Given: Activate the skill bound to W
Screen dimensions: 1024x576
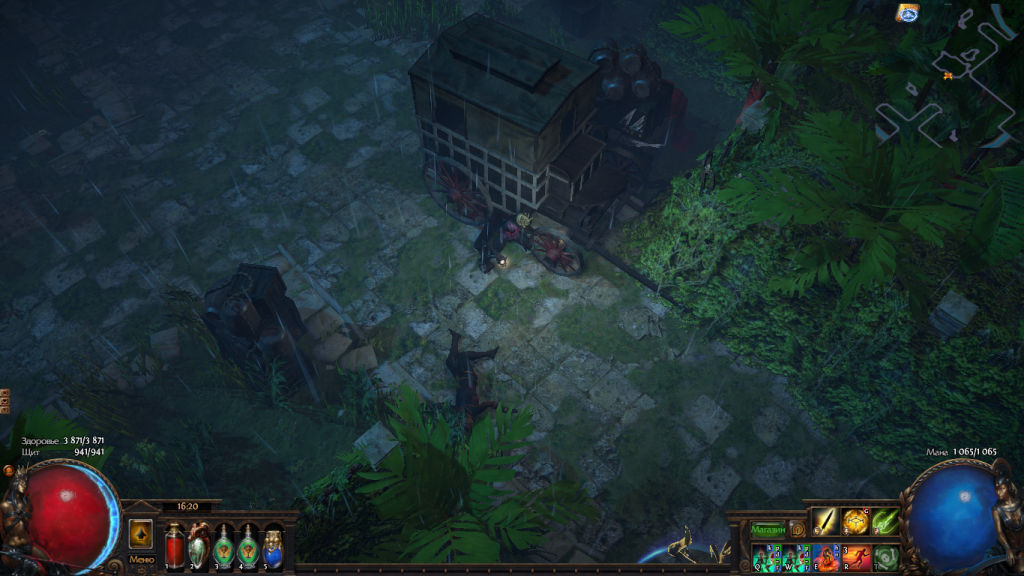Looking at the screenshot, I should pos(795,557).
